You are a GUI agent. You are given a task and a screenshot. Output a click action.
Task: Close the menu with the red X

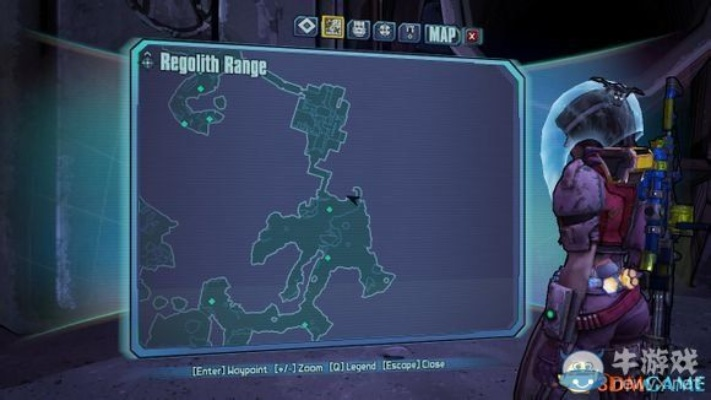pos(472,35)
